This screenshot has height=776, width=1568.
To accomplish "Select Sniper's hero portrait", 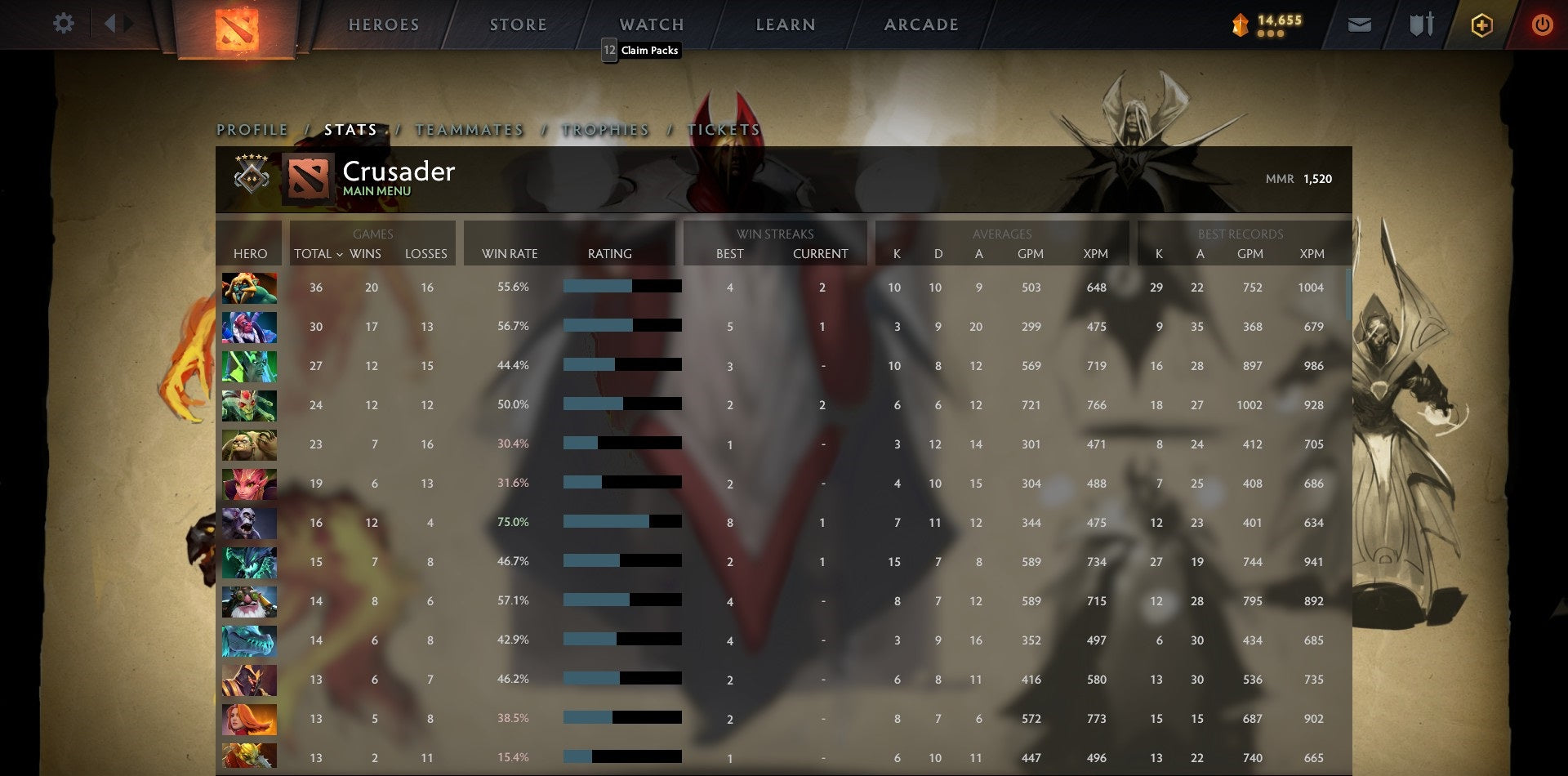I will [x=249, y=600].
